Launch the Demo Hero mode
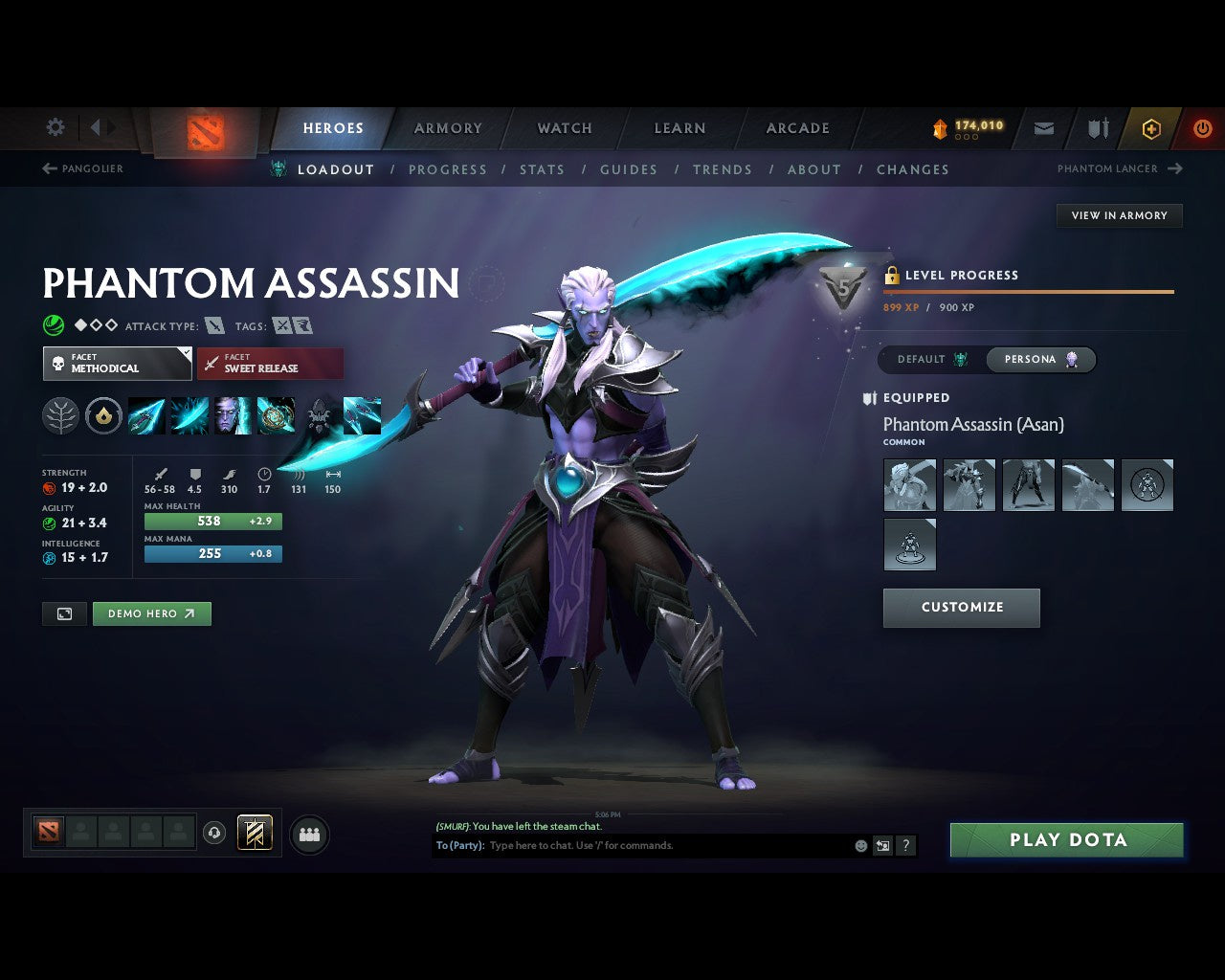The image size is (1225, 980). point(151,613)
